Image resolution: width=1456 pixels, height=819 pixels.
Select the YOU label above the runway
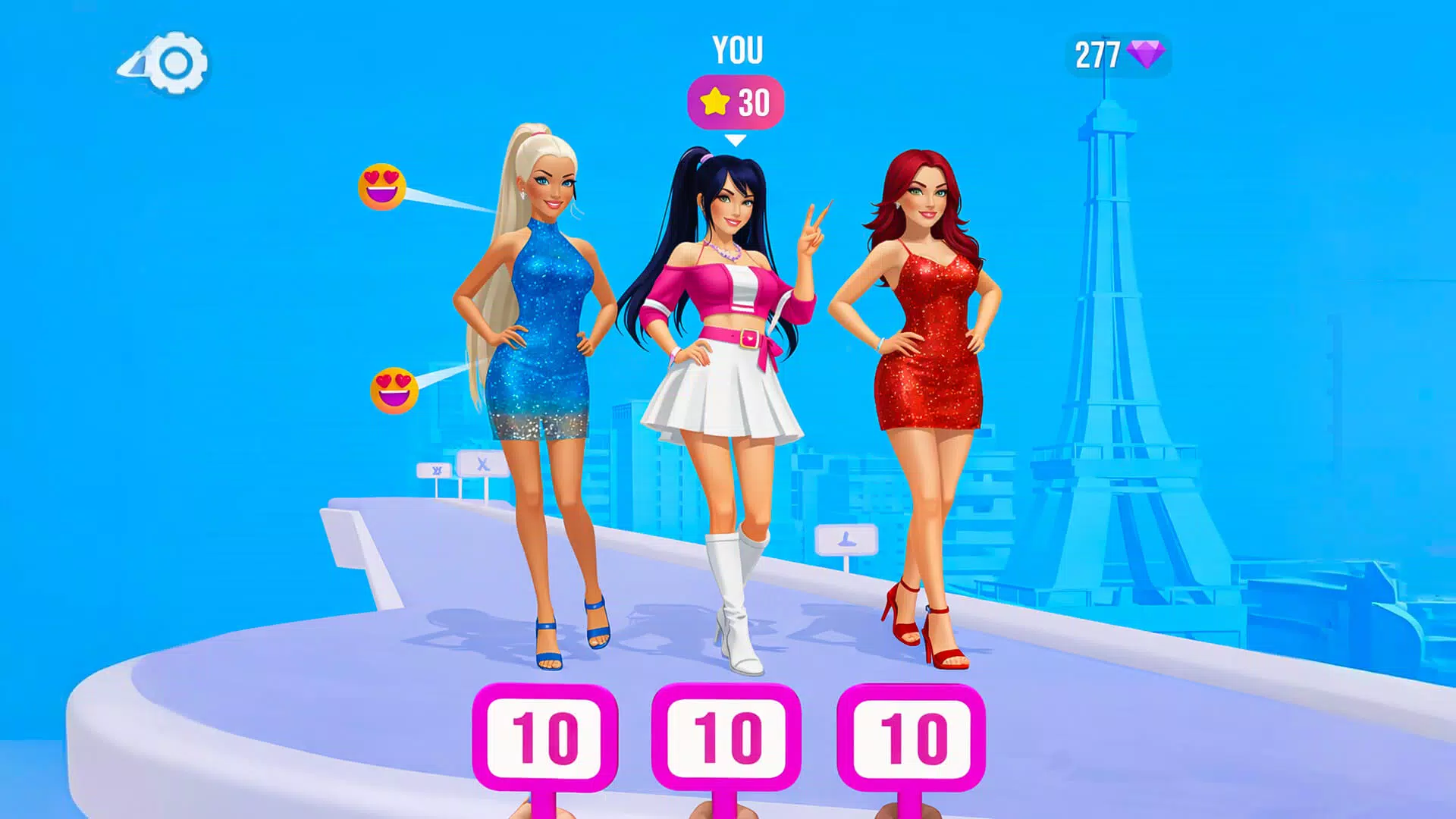pyautogui.click(x=737, y=50)
